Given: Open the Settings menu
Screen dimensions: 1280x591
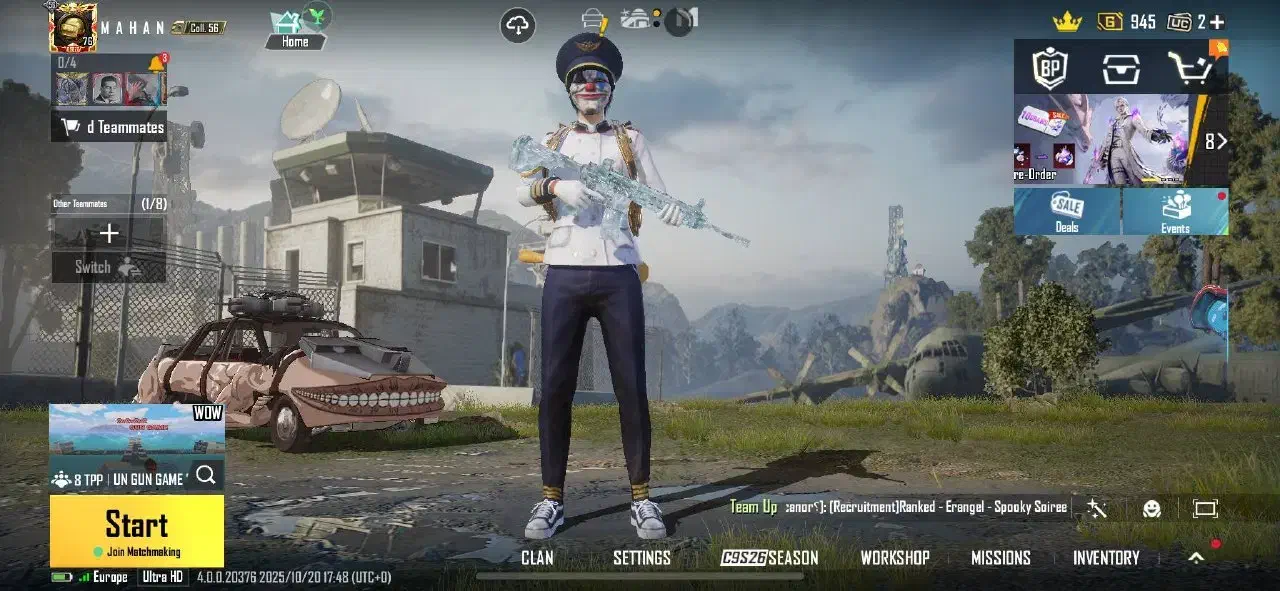Looking at the screenshot, I should (641, 558).
